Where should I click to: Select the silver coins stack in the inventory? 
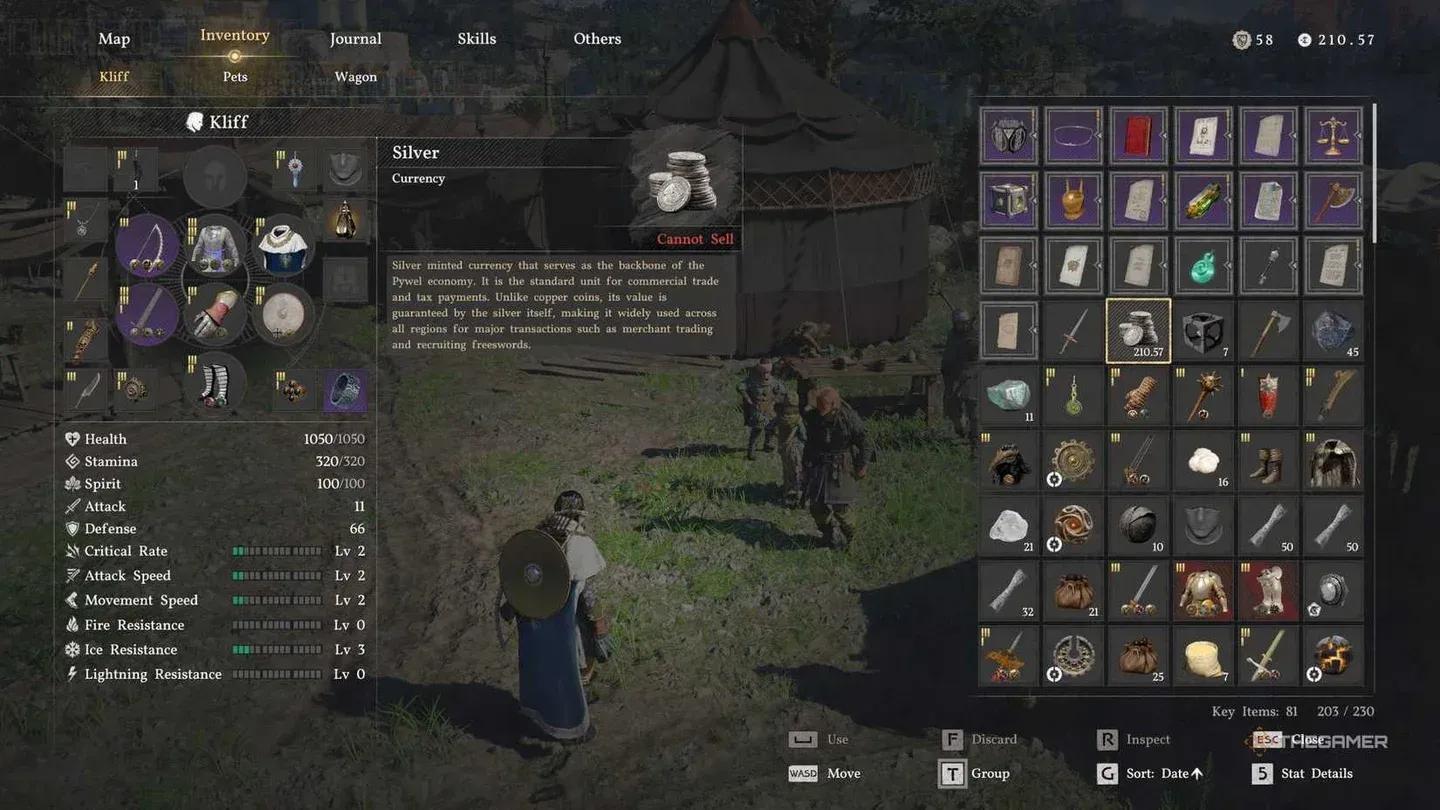pos(1138,330)
